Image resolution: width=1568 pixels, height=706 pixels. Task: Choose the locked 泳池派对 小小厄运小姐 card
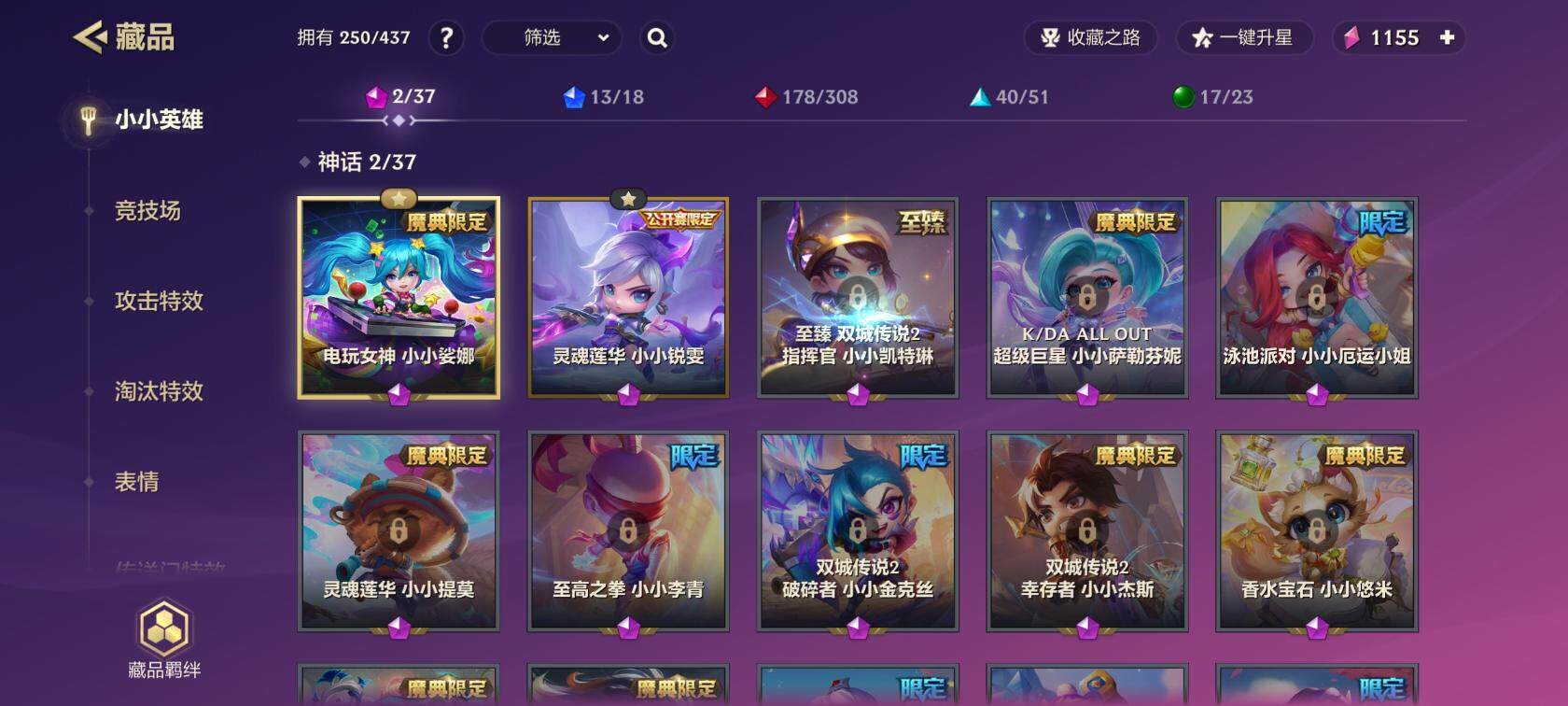[1317, 298]
